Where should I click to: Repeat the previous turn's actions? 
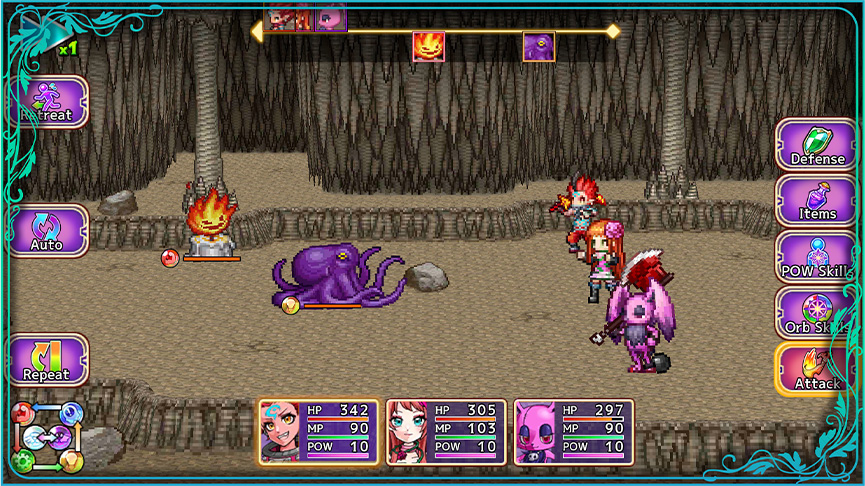(x=48, y=360)
